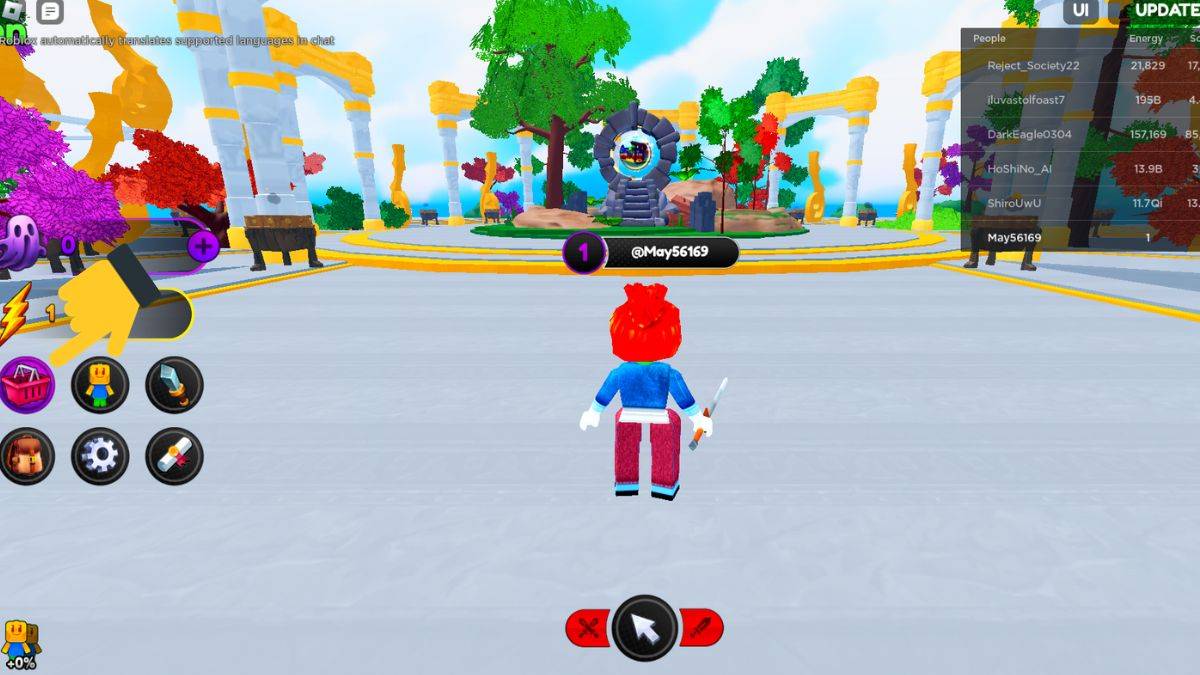Select May56169 in the leaderboard
Image resolution: width=1200 pixels, height=675 pixels.
[x=1014, y=238]
